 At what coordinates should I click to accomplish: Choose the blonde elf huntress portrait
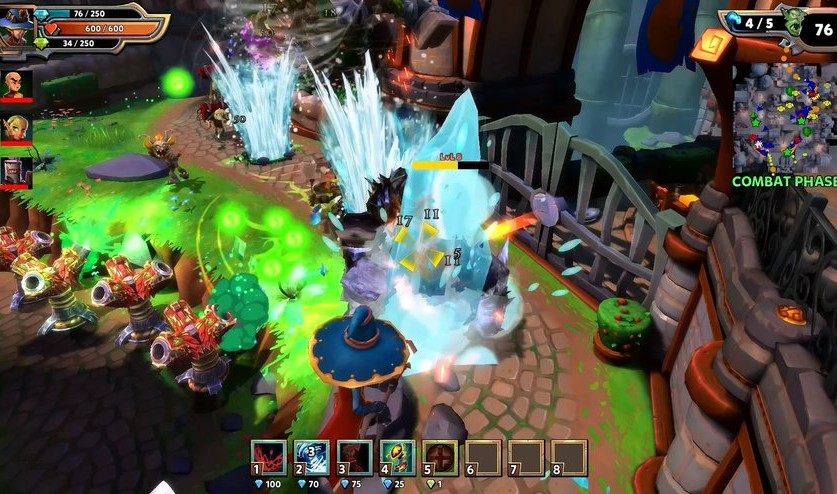point(17,127)
